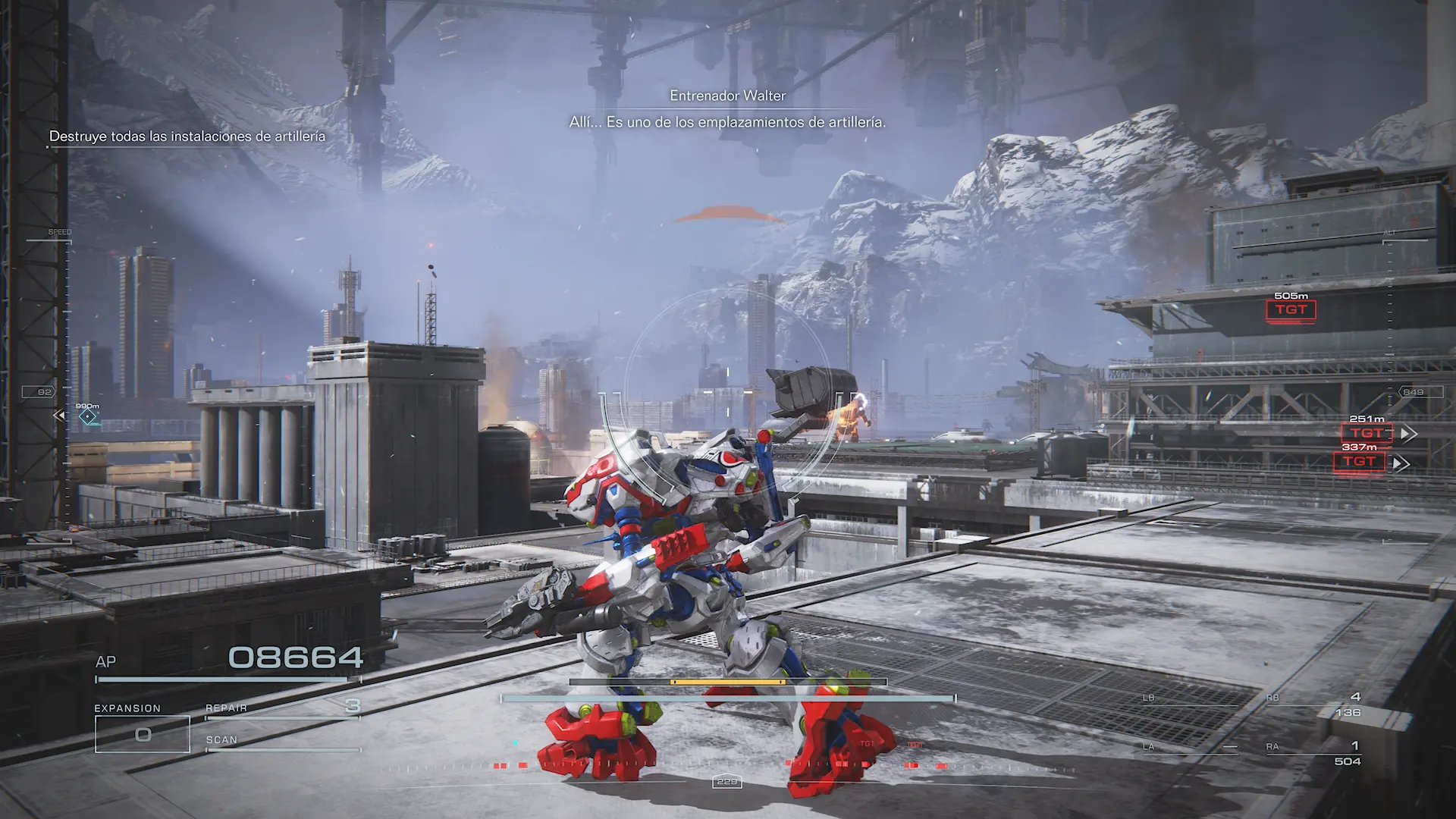The height and width of the screenshot is (819, 1456).
Task: Trigger the Scan gauge
Action: (x=282, y=743)
